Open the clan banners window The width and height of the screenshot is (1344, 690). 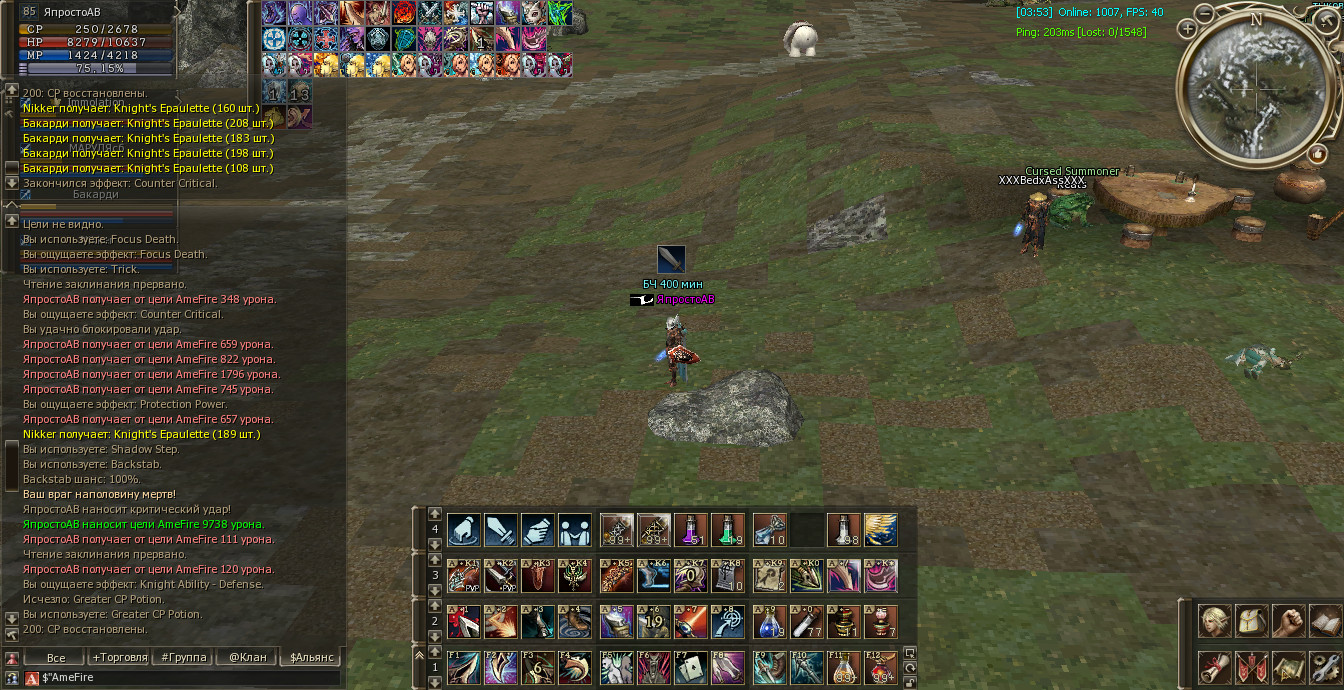pyautogui.click(x=1252, y=666)
